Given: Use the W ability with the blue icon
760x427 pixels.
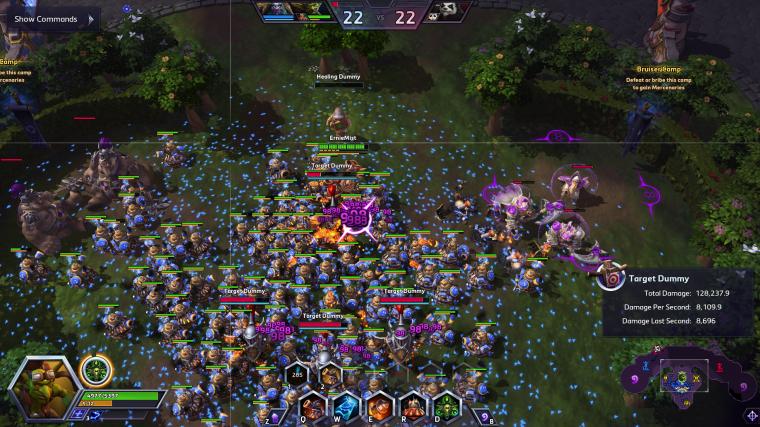Looking at the screenshot, I should point(345,407).
